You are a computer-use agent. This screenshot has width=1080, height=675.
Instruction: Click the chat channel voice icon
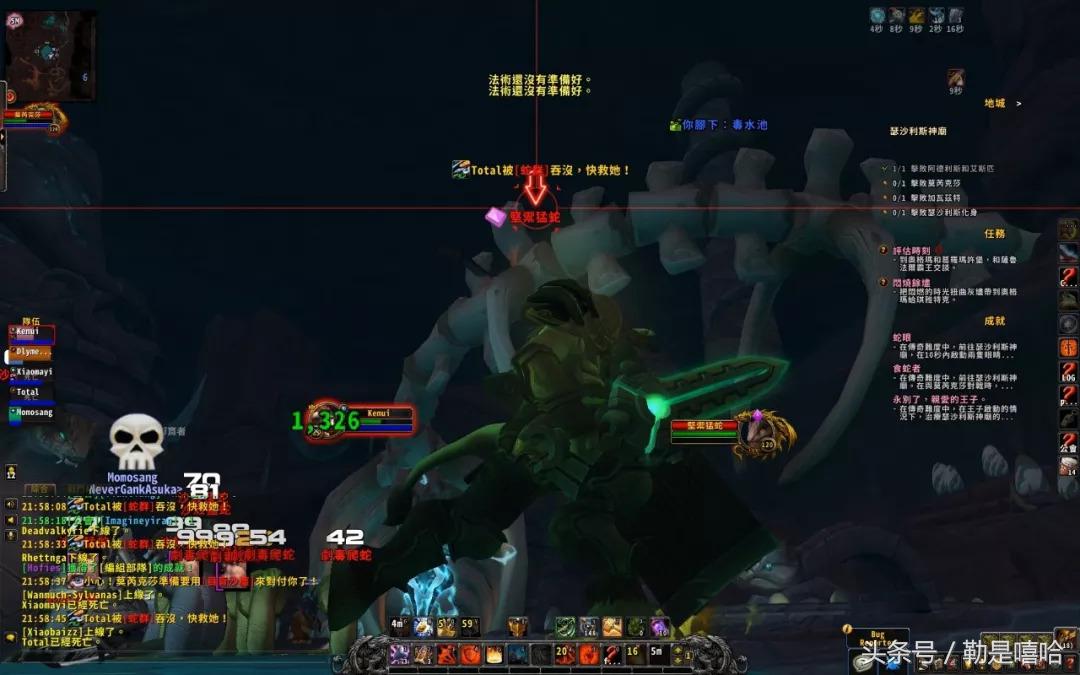tap(11, 506)
